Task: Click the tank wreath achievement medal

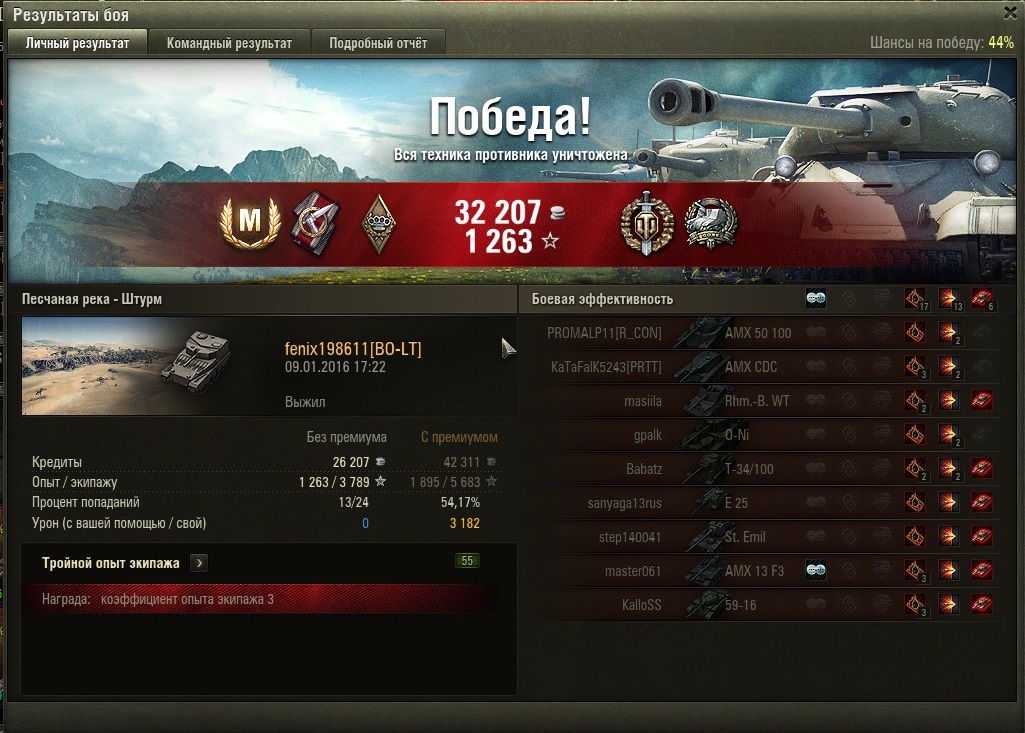Action: [x=711, y=223]
